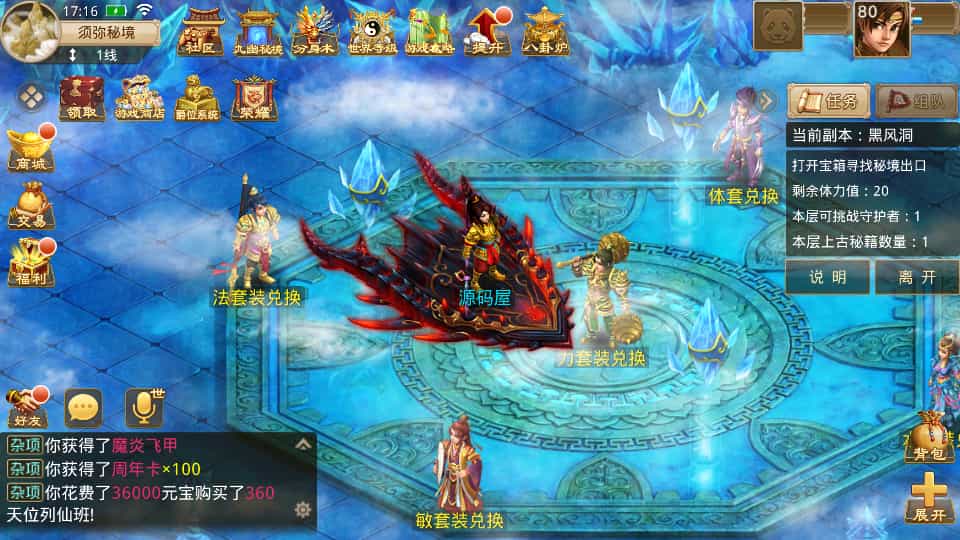960x540 pixels.
Task: Open the 游戏商店 game store
Action: pyautogui.click(x=139, y=98)
